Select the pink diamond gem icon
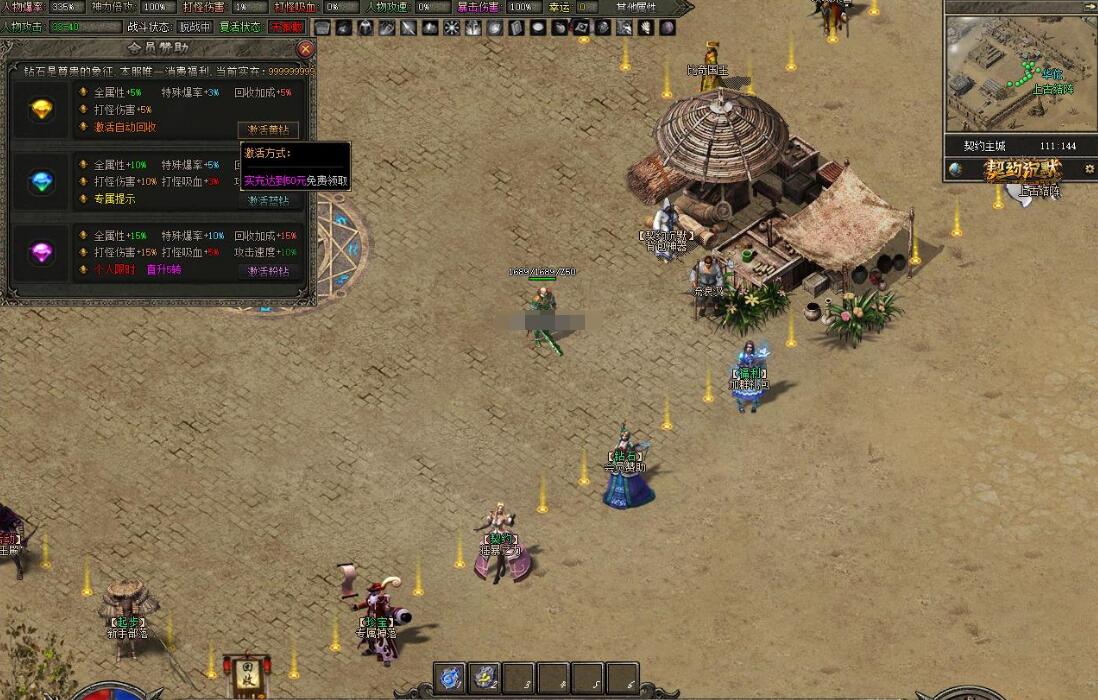Viewport: 1098px width, 700px height. click(42, 251)
